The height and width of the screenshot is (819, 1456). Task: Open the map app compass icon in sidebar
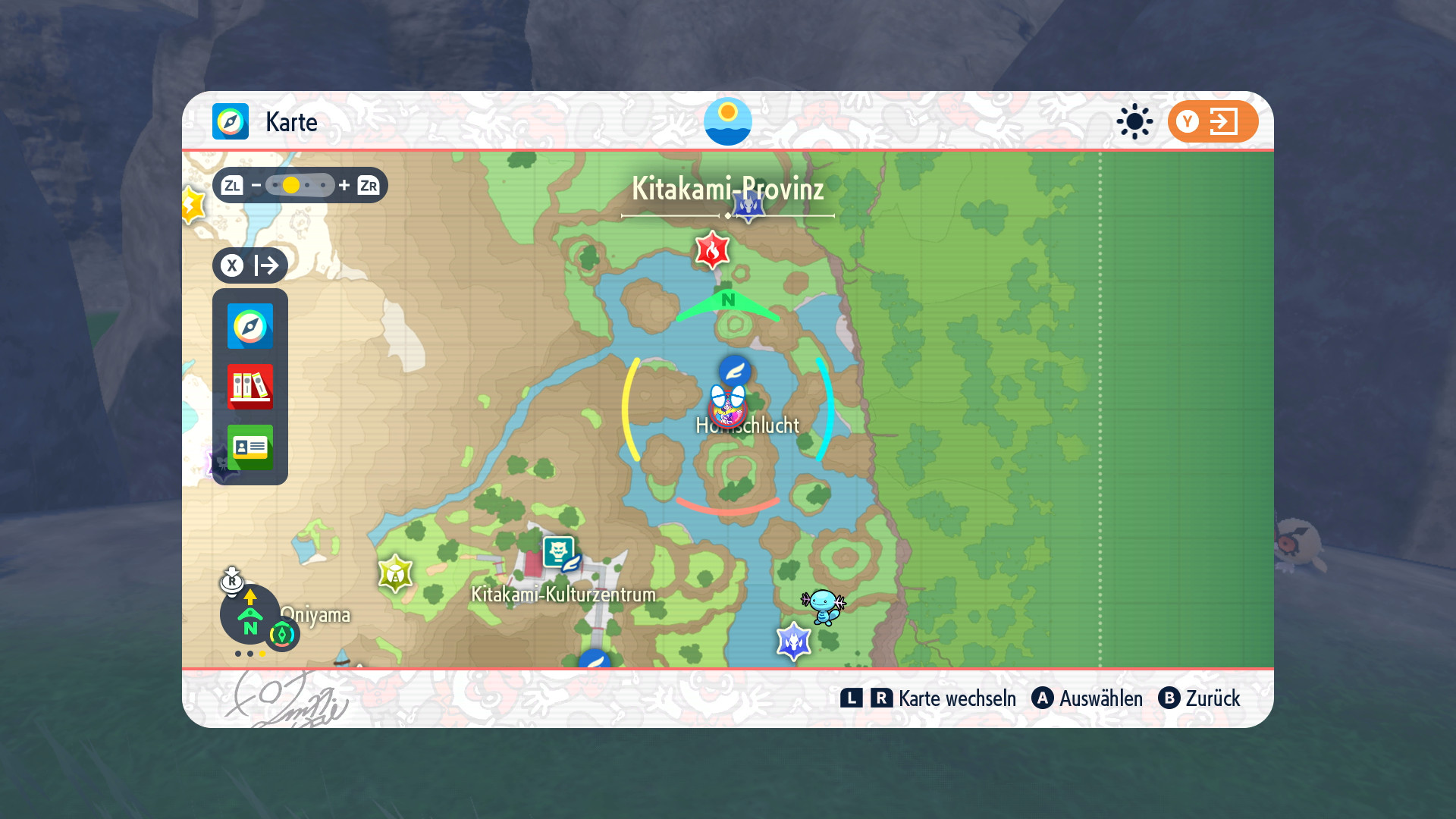click(250, 326)
